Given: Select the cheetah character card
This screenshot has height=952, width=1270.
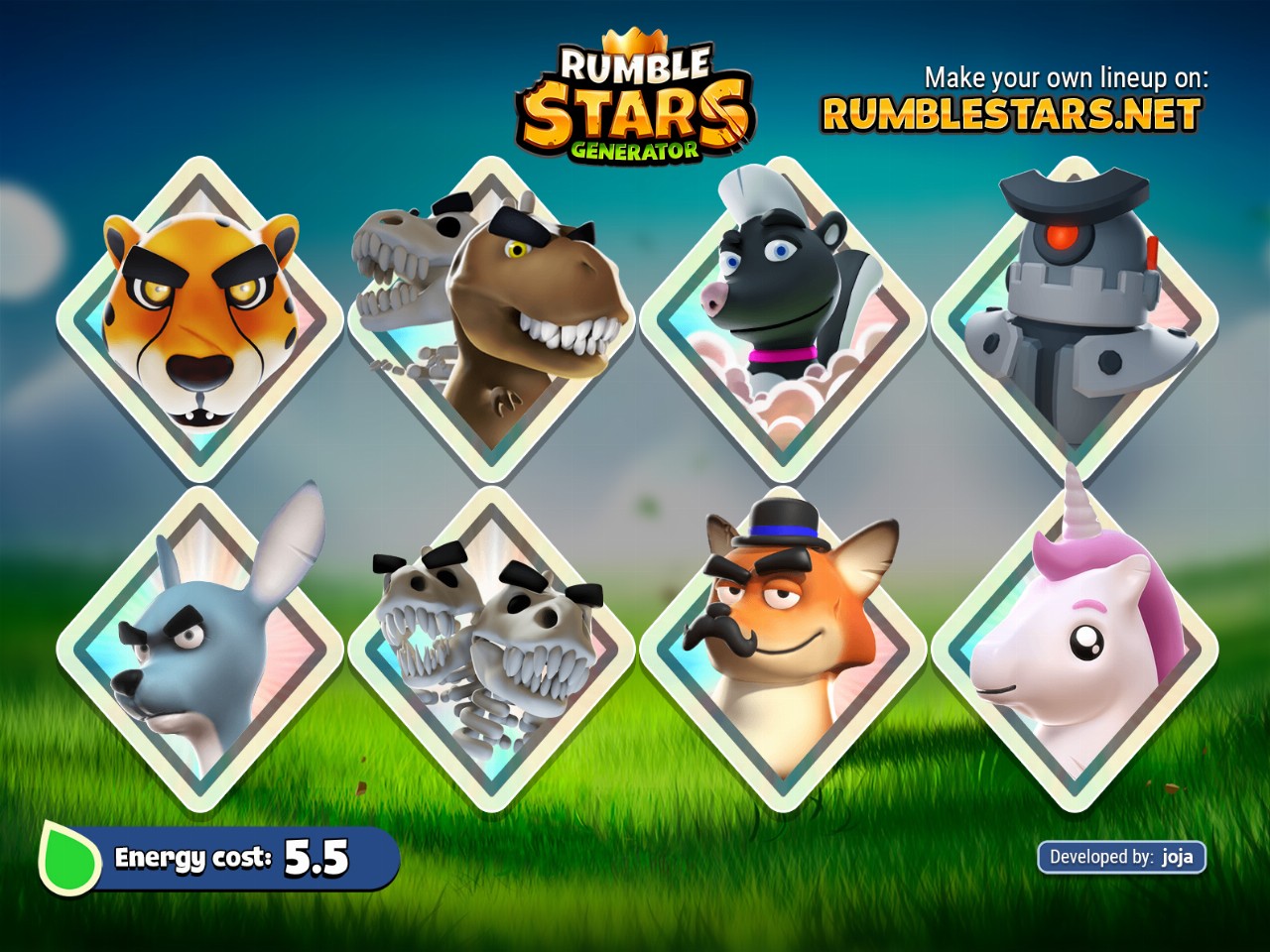Looking at the screenshot, I should 200,319.
